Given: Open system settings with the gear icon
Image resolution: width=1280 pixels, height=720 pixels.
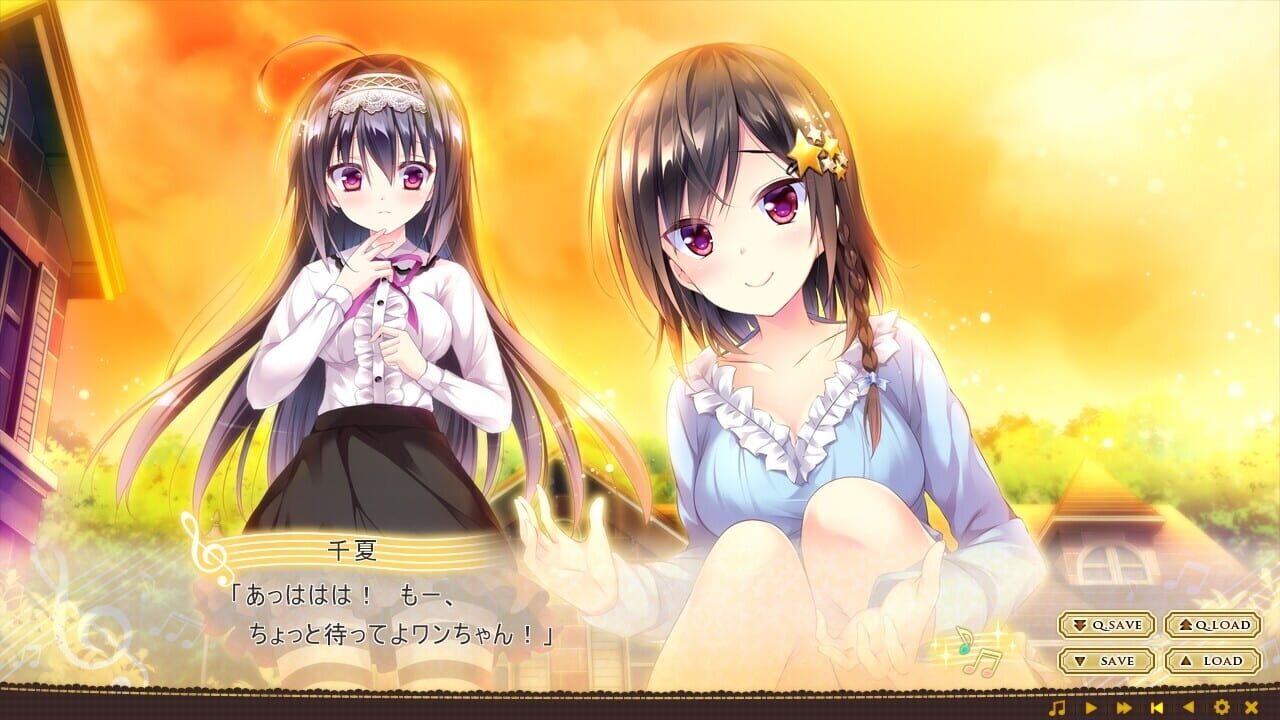Looking at the screenshot, I should click(1222, 707).
